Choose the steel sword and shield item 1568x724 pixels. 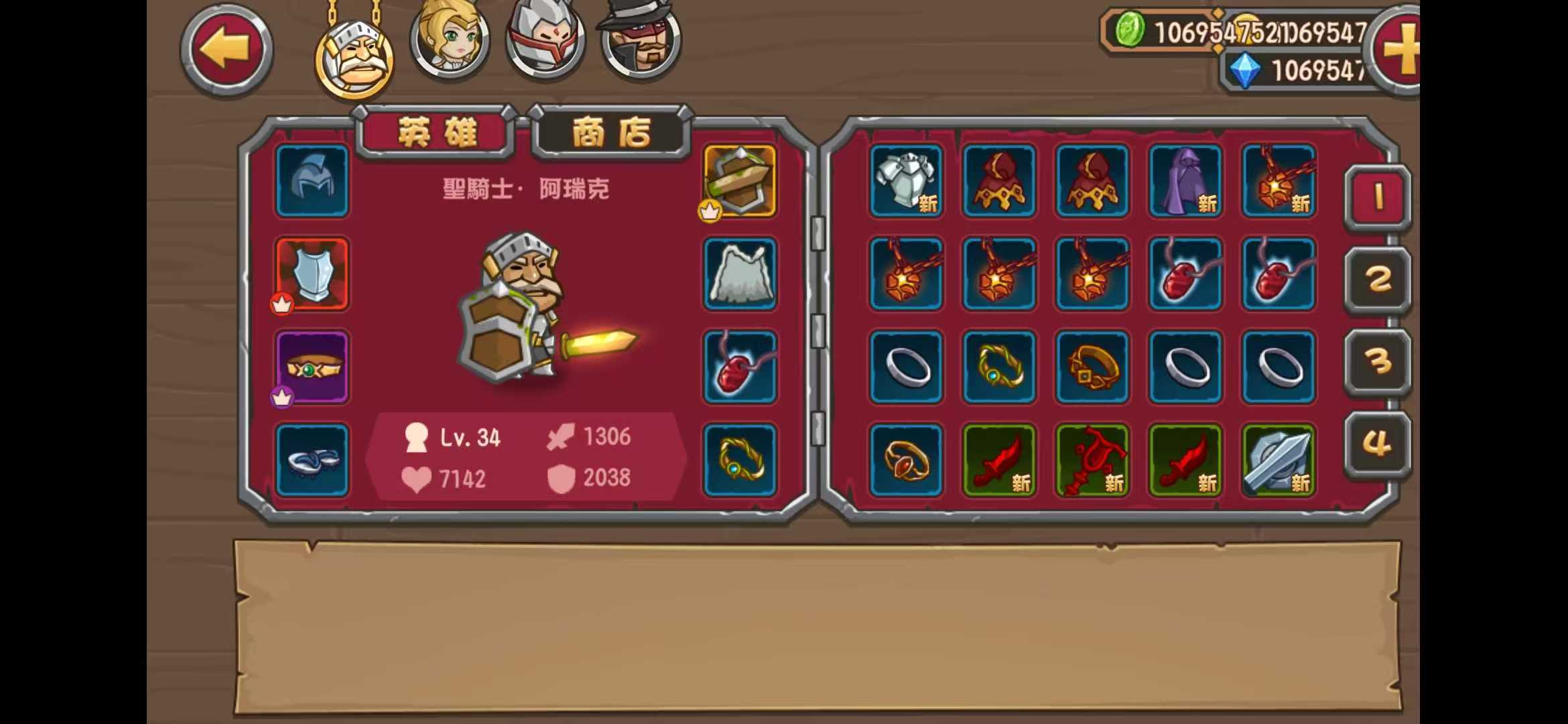click(x=1279, y=461)
